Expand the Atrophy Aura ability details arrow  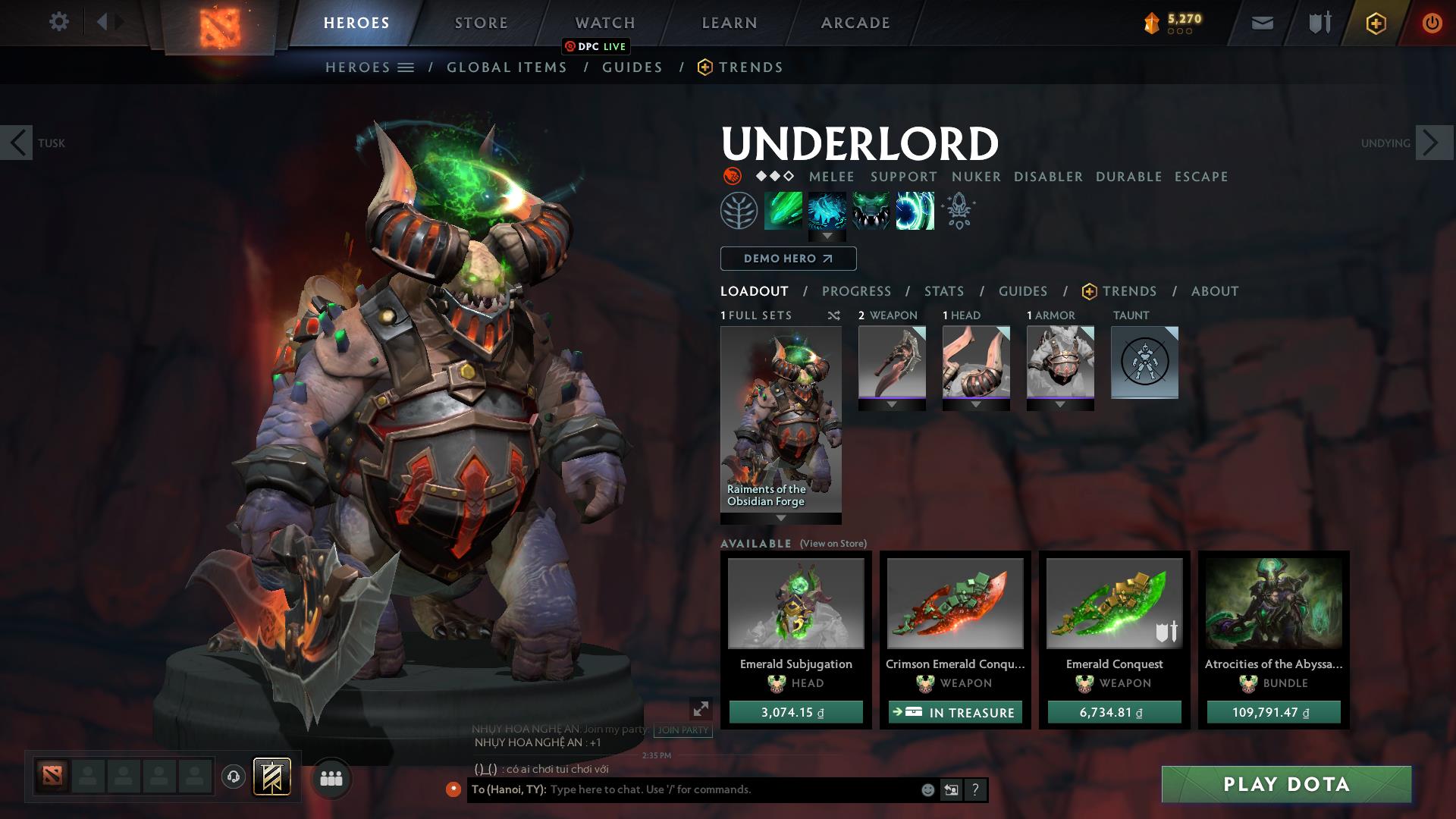point(827,236)
